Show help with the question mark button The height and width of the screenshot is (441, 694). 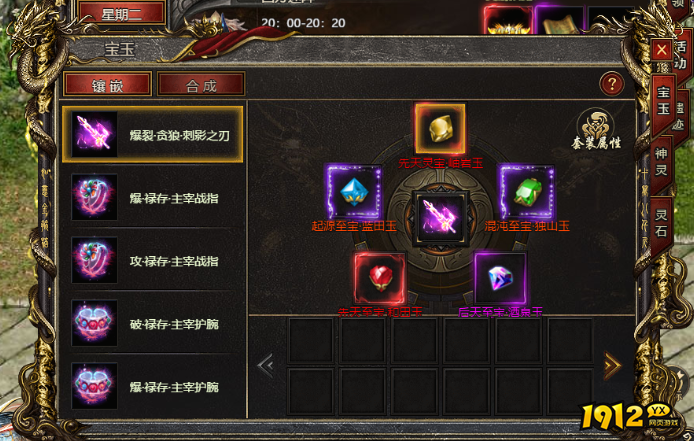click(611, 84)
